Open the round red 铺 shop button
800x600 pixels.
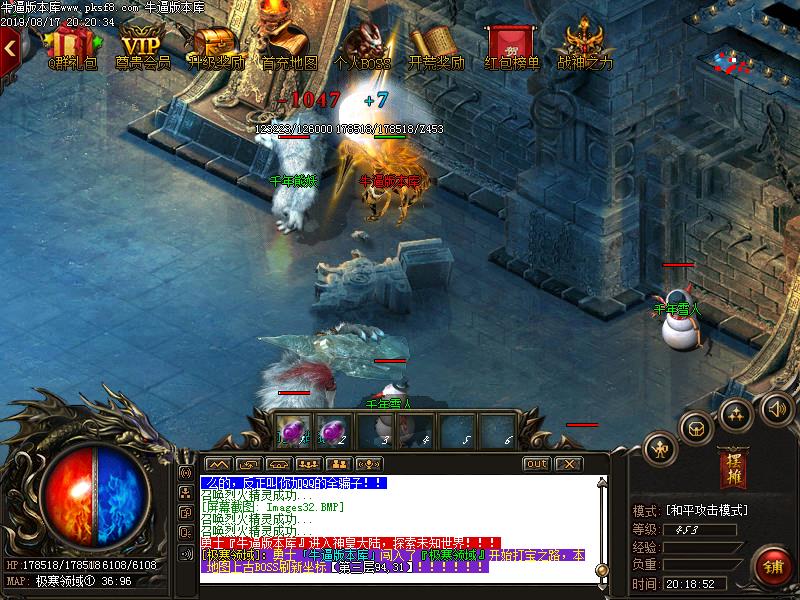[x=772, y=565]
